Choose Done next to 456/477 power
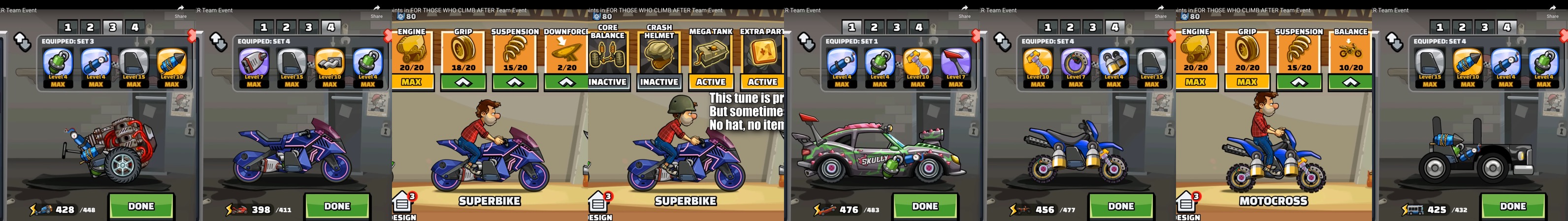Image resolution: width=1568 pixels, height=221 pixels. 1121,206
